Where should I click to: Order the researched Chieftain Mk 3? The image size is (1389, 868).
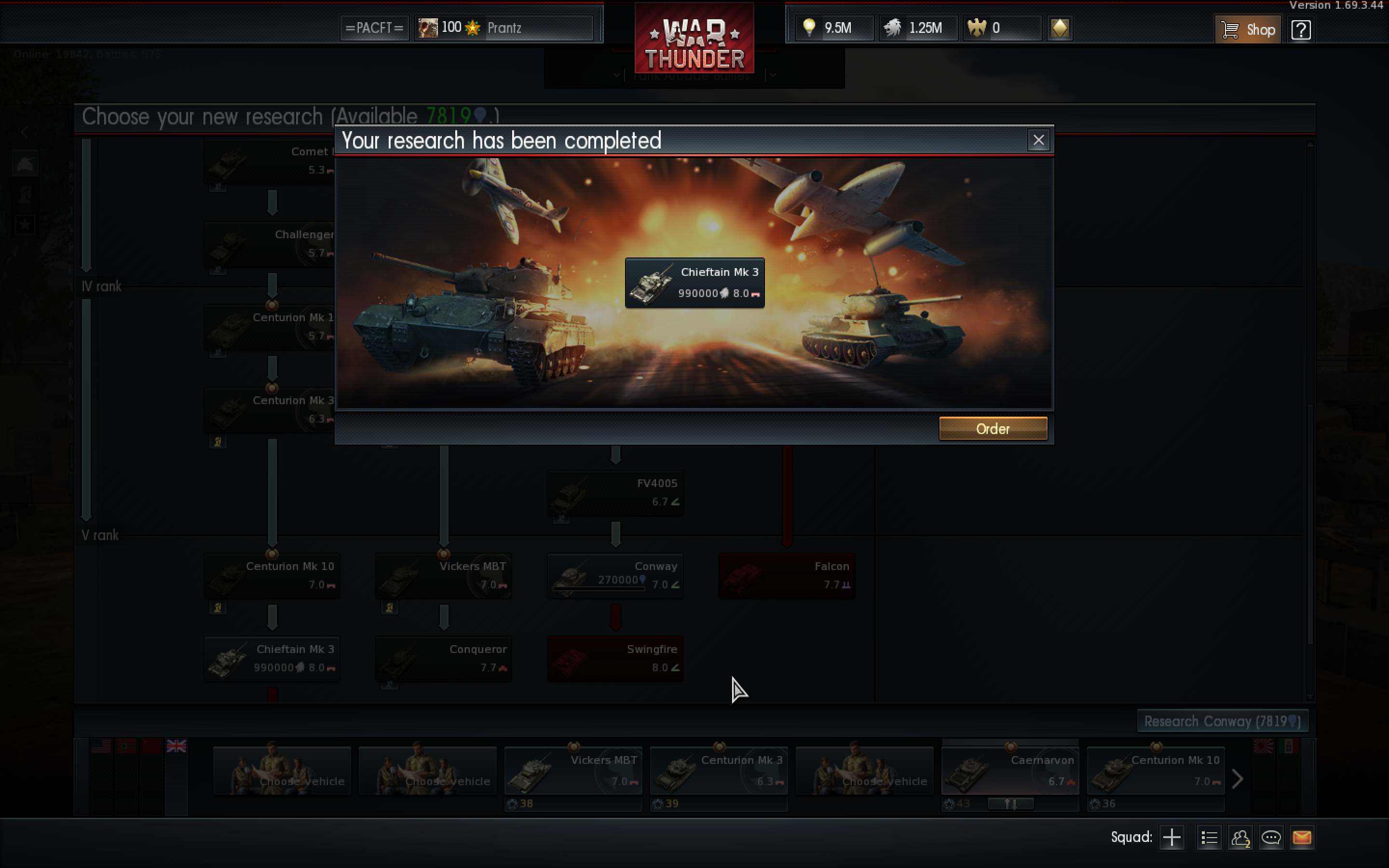993,428
